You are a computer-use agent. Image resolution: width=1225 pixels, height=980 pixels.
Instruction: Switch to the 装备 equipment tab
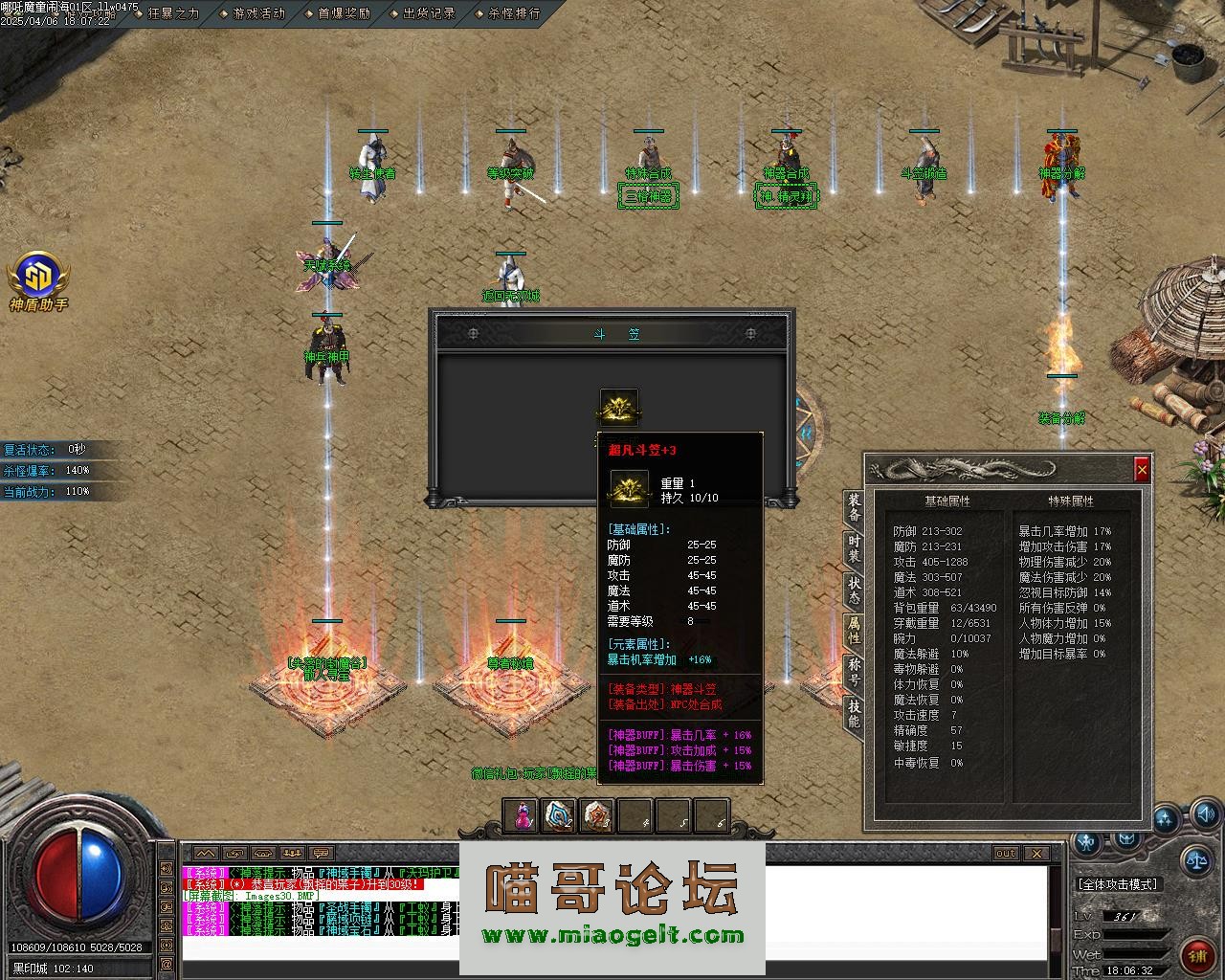(854, 507)
